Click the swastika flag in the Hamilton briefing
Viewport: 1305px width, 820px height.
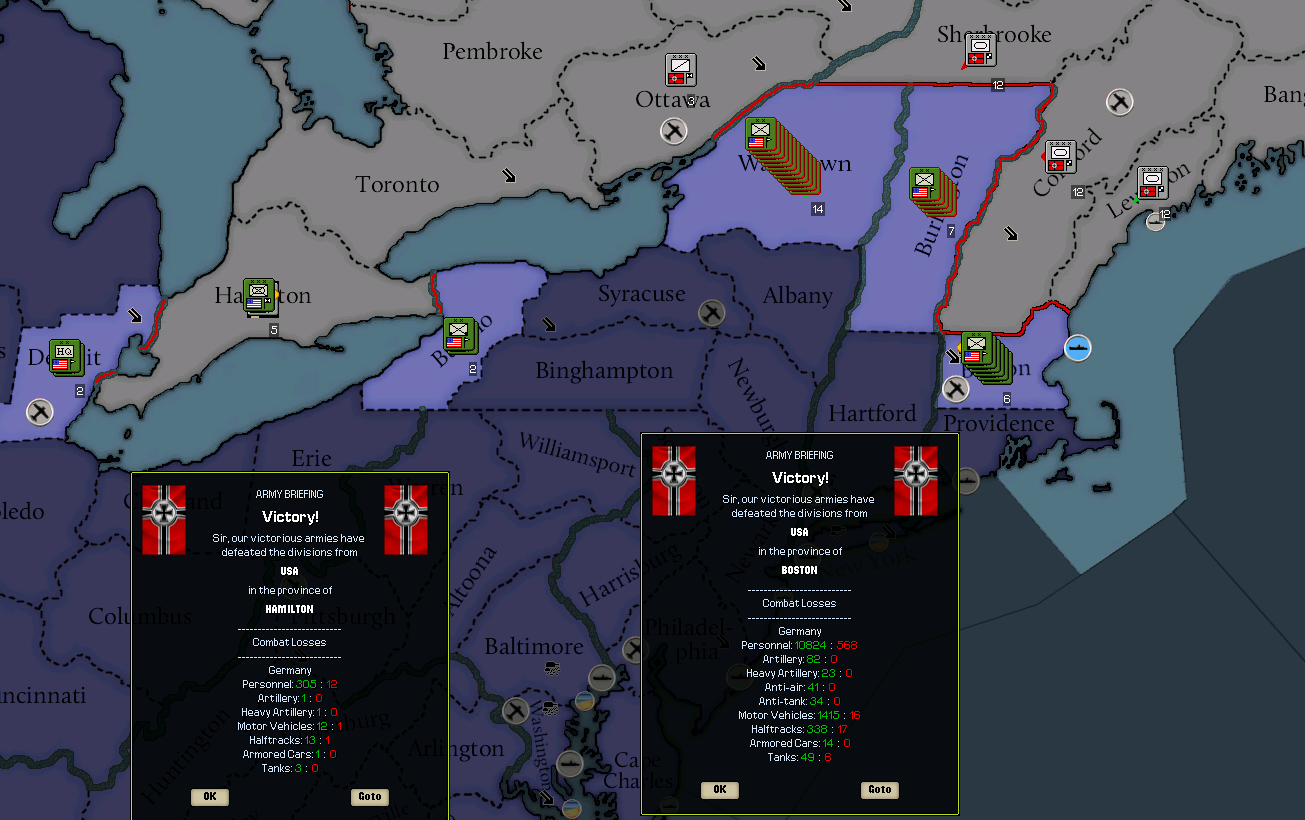tap(163, 519)
